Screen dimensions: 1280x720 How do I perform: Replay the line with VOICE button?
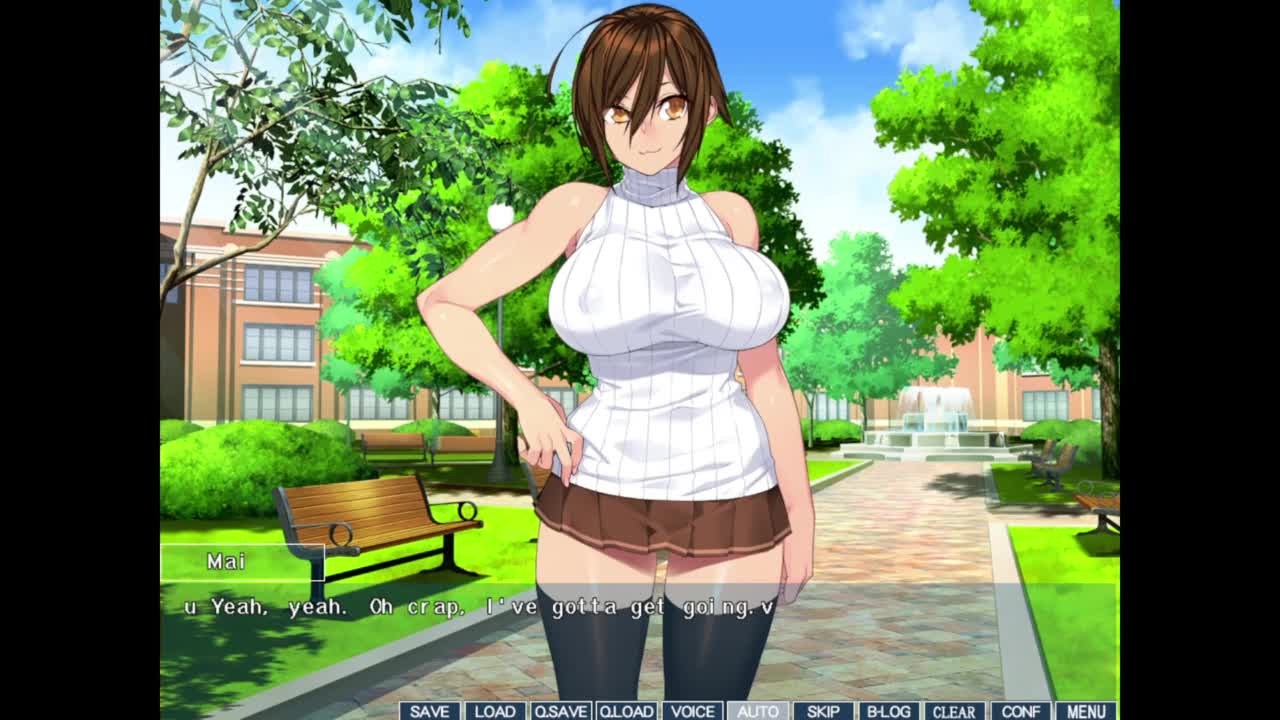click(x=692, y=711)
